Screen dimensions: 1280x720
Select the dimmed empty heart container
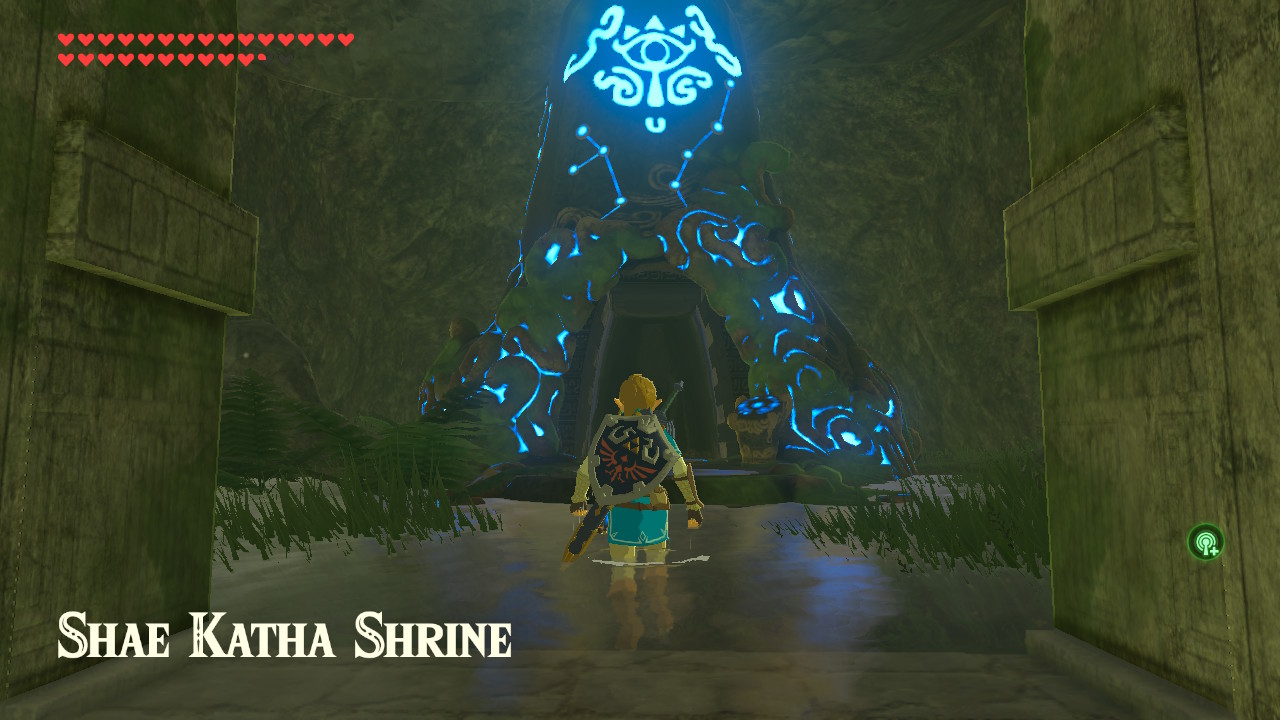coord(286,57)
